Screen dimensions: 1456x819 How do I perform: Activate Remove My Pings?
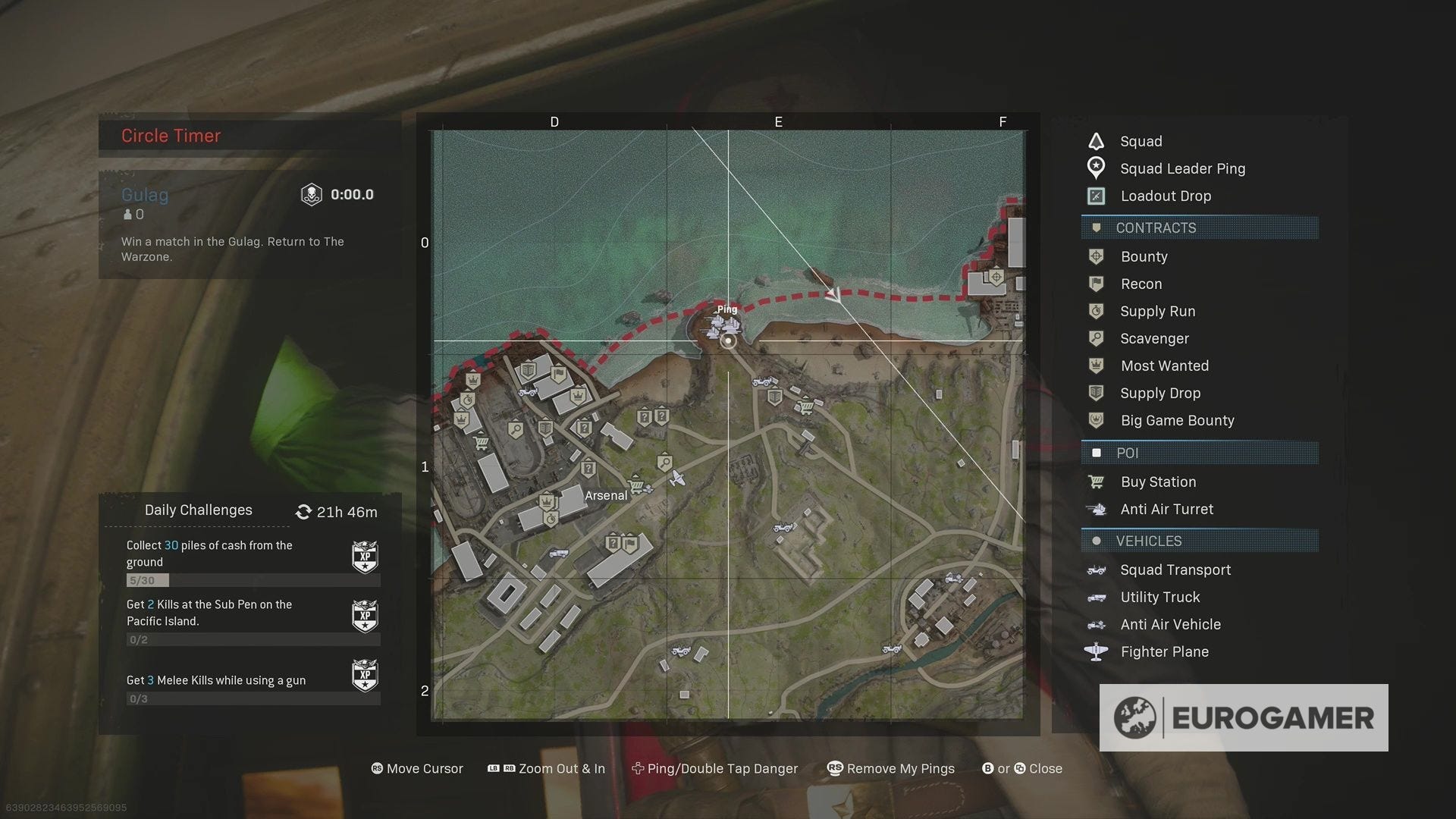coord(891,768)
